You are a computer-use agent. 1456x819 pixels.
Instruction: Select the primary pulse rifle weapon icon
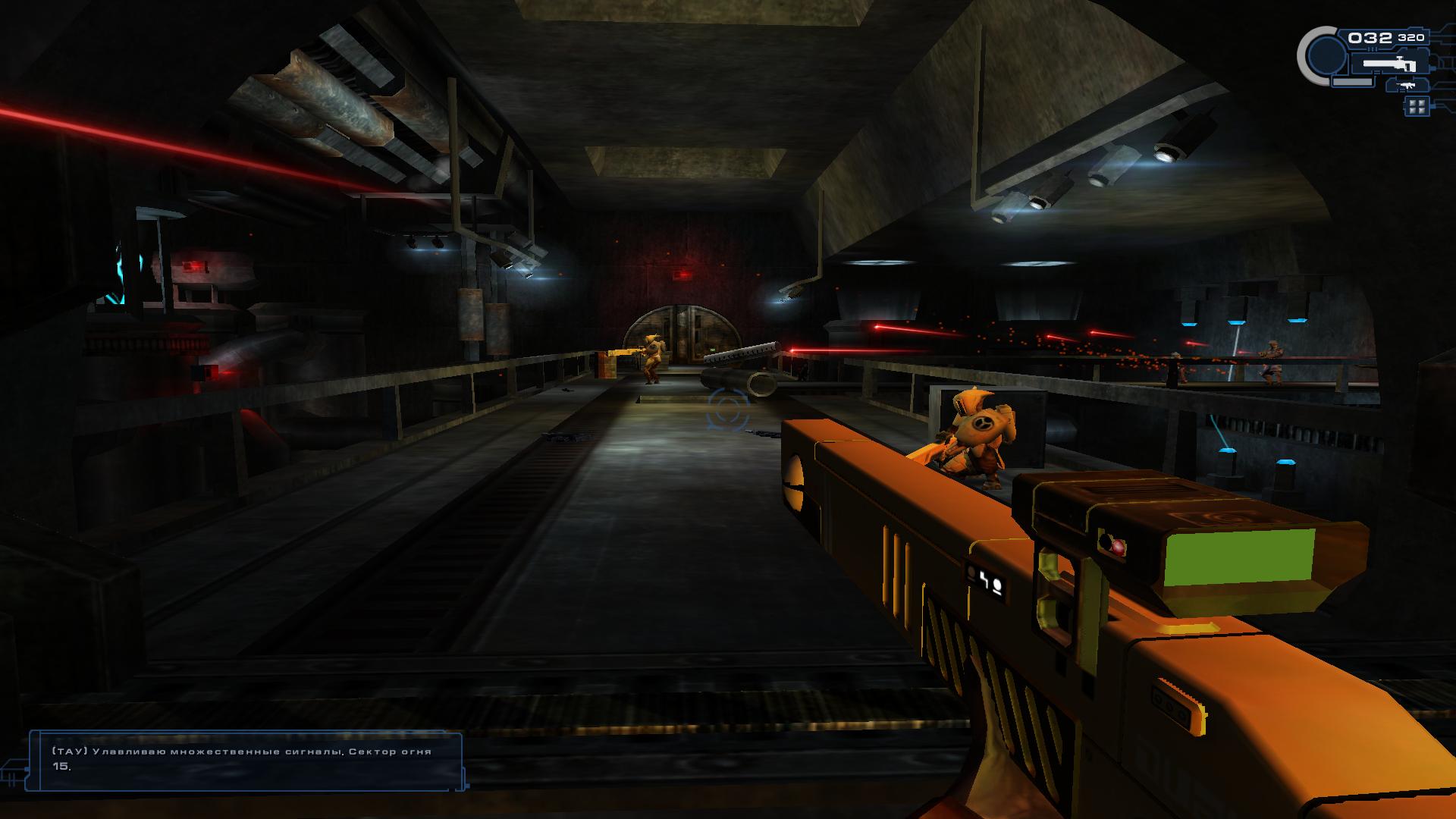[x=1389, y=64]
